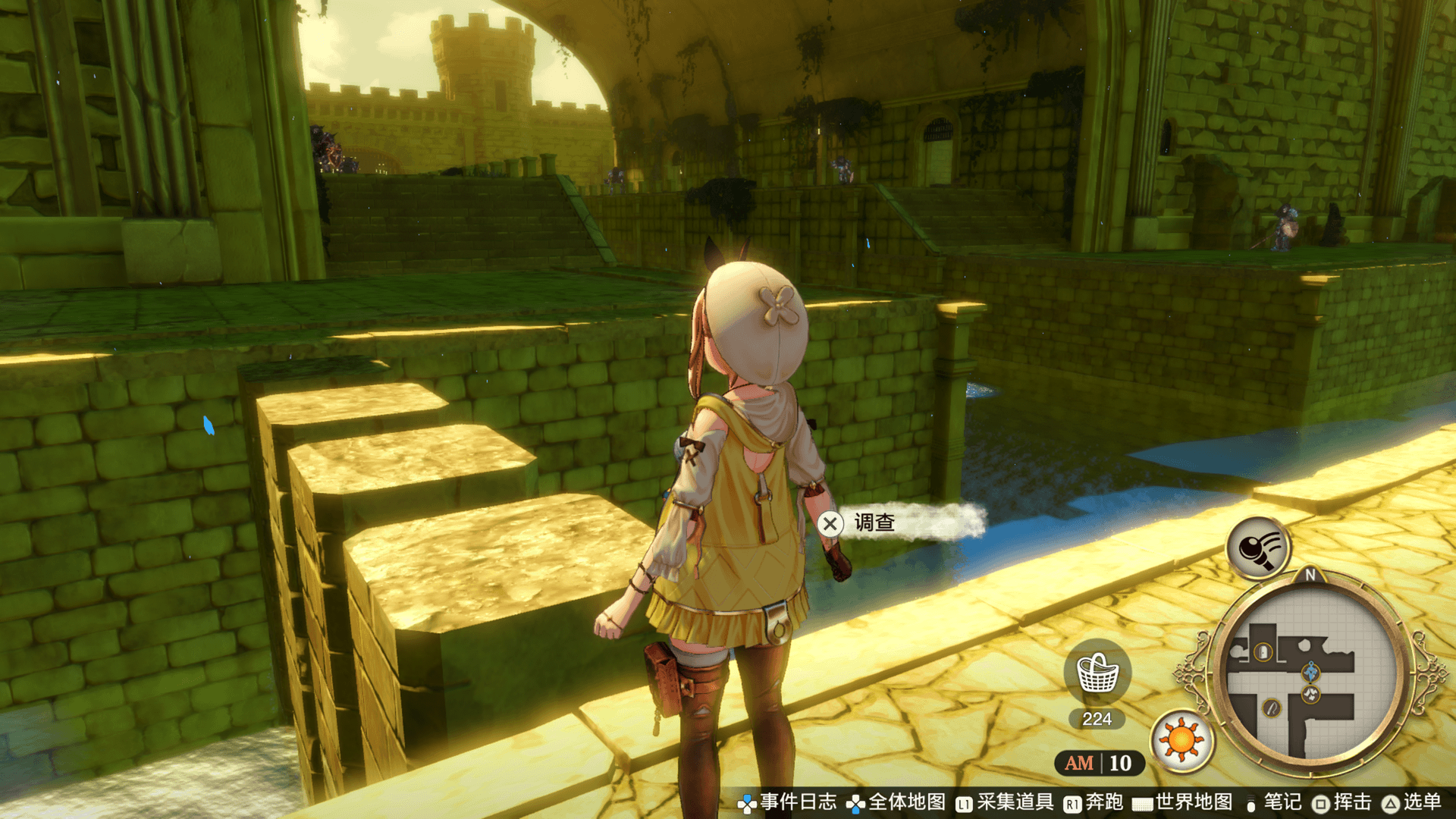1456x819 pixels.
Task: Open the gathering basket icon
Action: pyautogui.click(x=1097, y=673)
